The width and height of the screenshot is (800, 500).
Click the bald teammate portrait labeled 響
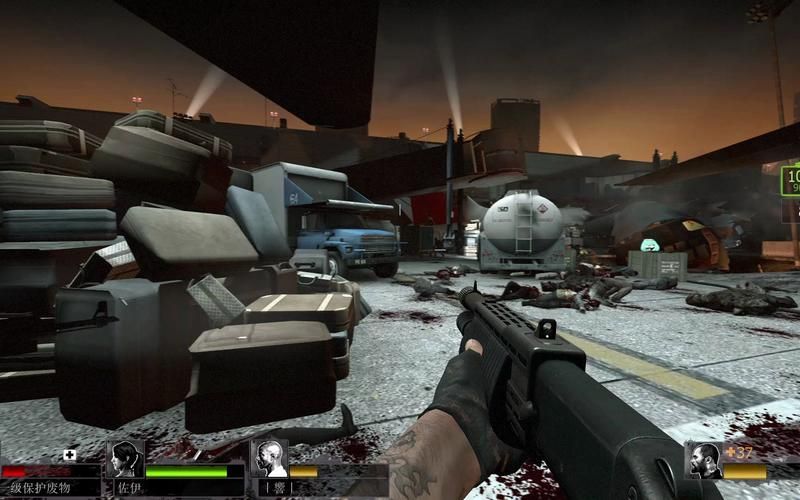269,458
